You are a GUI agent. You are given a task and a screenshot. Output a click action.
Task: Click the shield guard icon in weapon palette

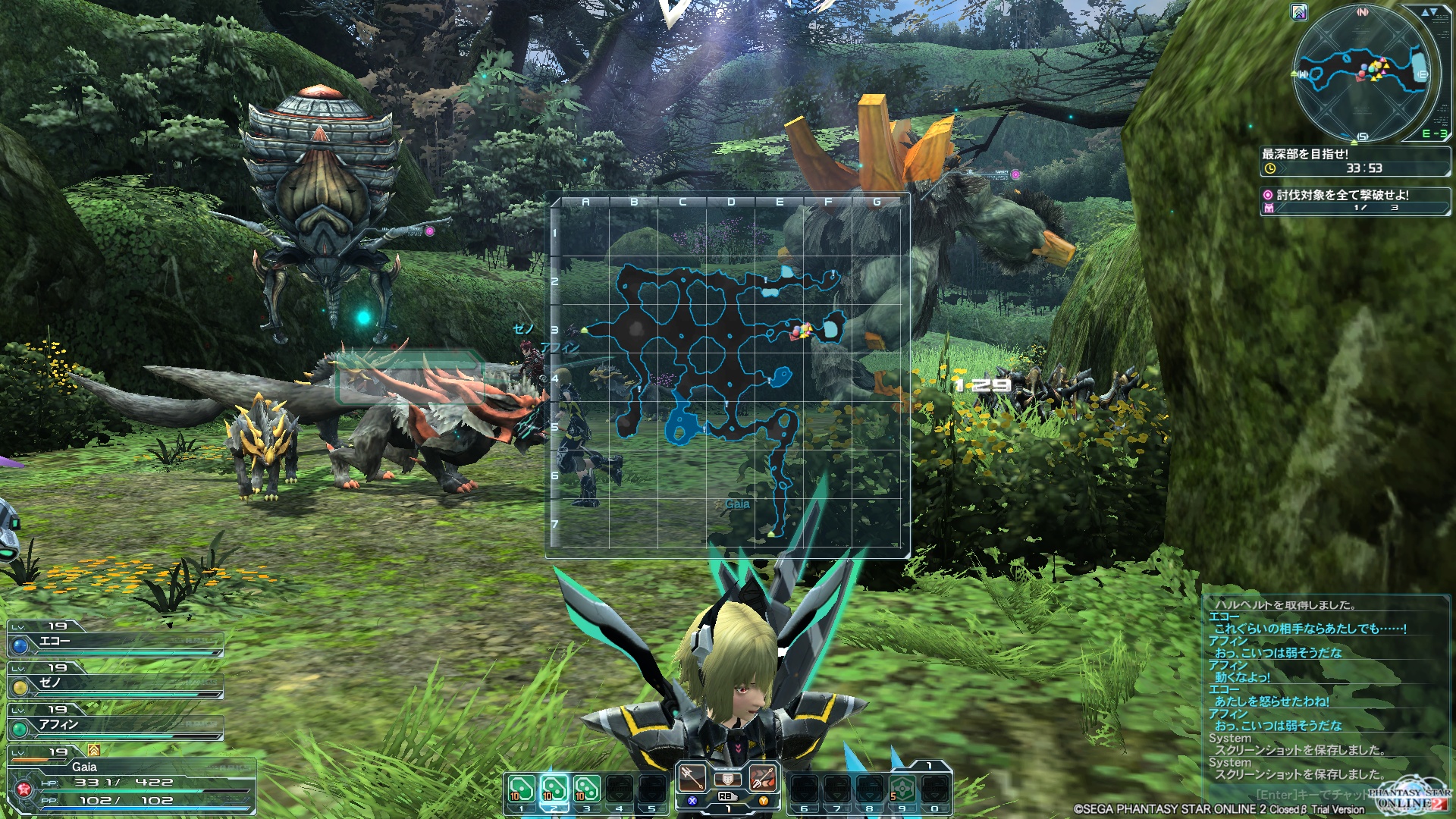point(727,780)
